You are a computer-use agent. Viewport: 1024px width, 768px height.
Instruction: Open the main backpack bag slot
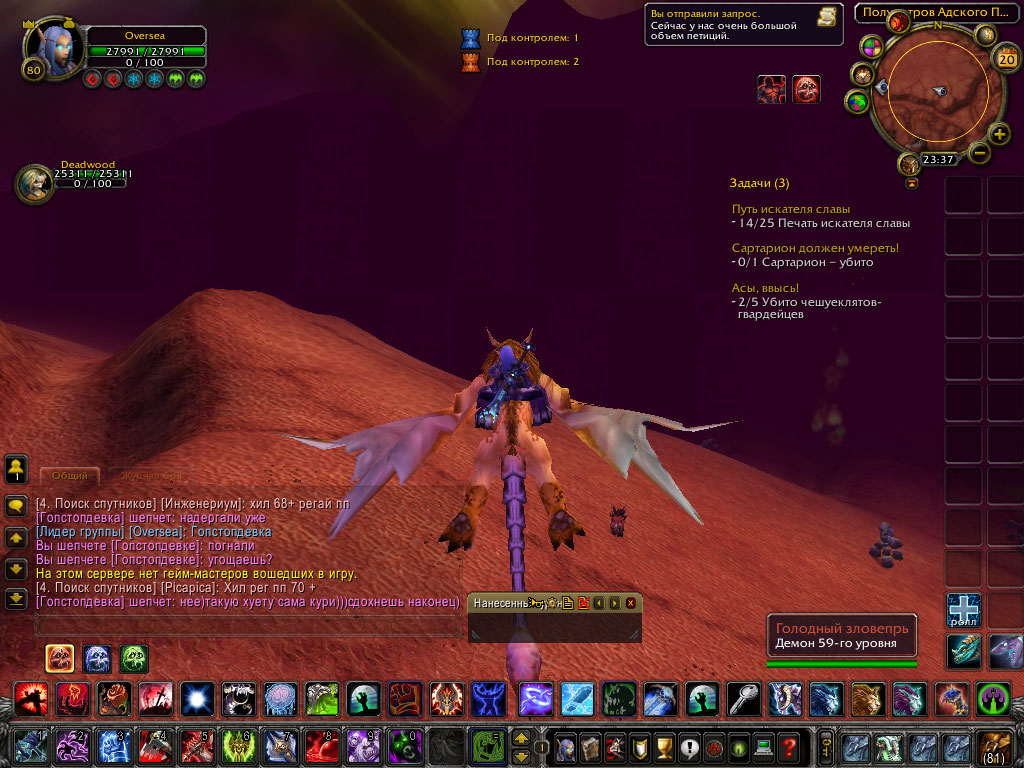(x=995, y=746)
